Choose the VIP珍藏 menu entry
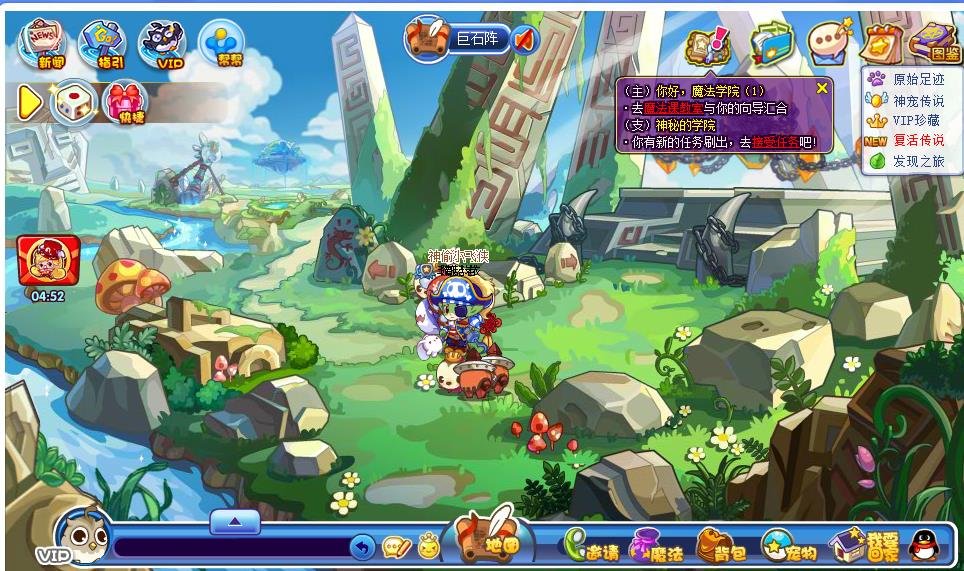This screenshot has height=571, width=964. coord(917,120)
